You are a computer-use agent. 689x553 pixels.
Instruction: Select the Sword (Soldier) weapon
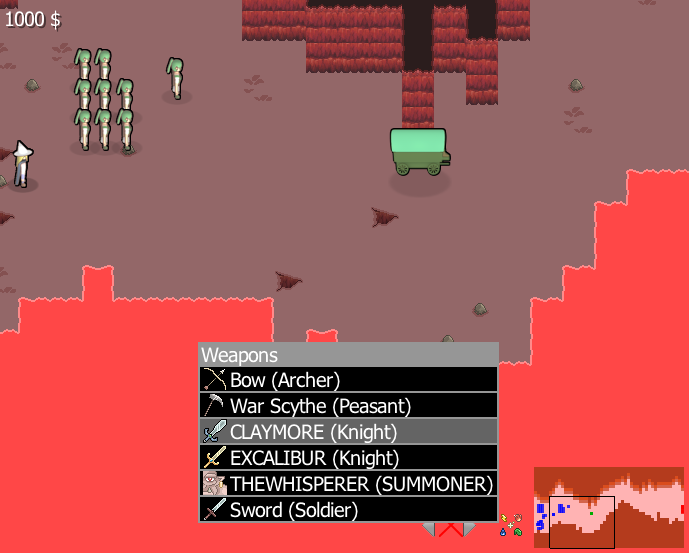coord(348,510)
